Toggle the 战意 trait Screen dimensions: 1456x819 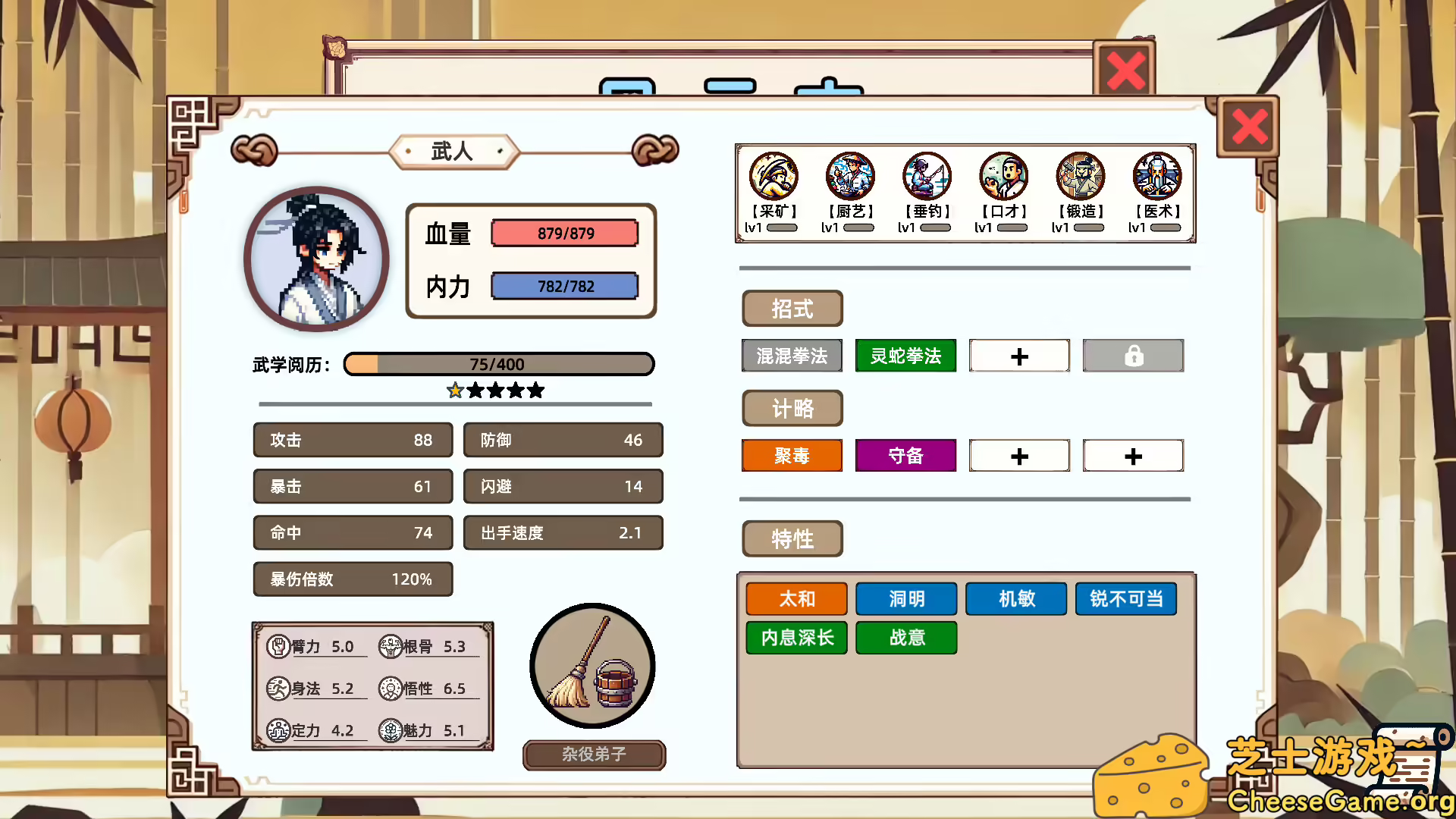(x=906, y=638)
